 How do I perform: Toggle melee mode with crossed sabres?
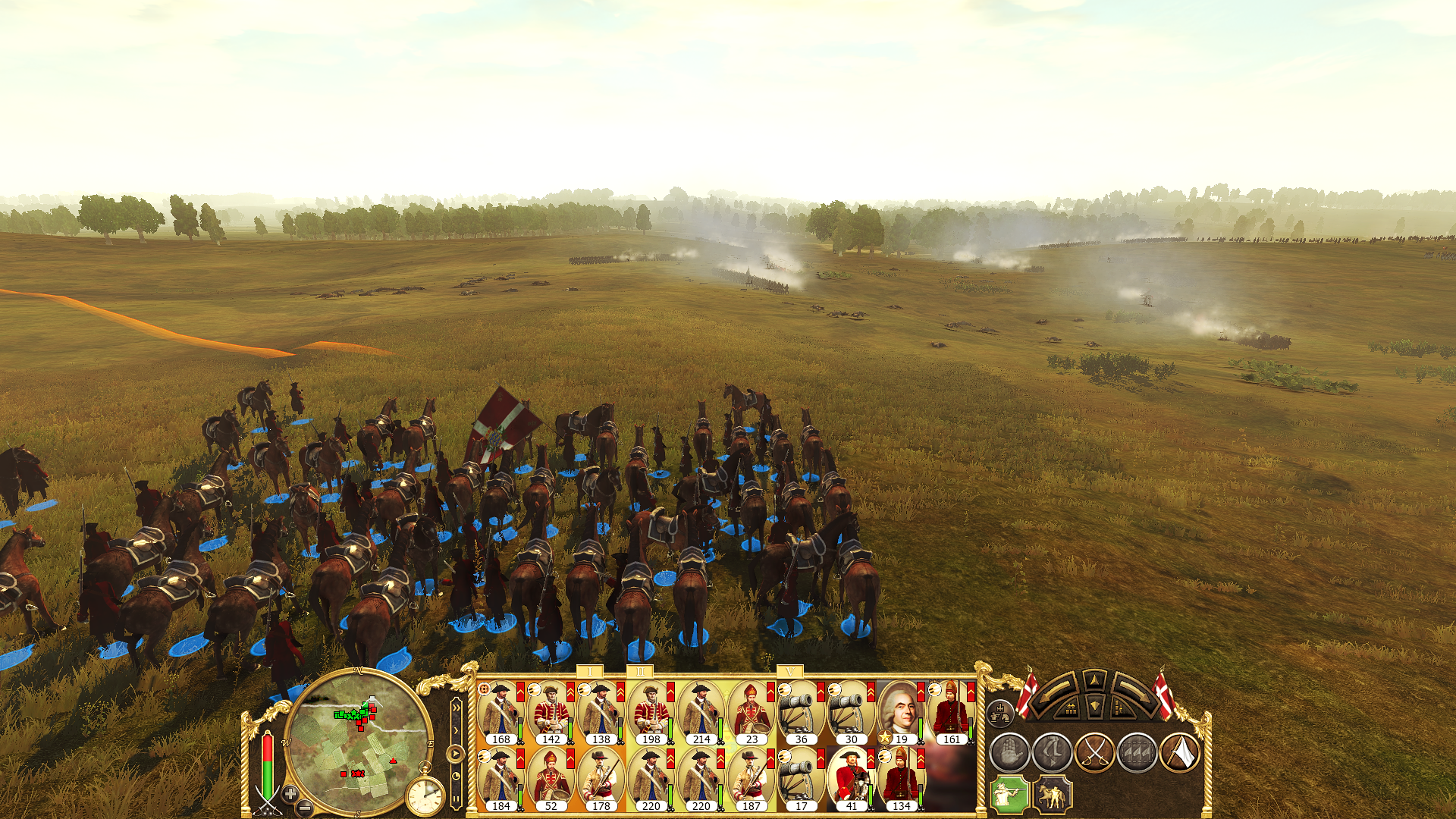tap(1094, 753)
